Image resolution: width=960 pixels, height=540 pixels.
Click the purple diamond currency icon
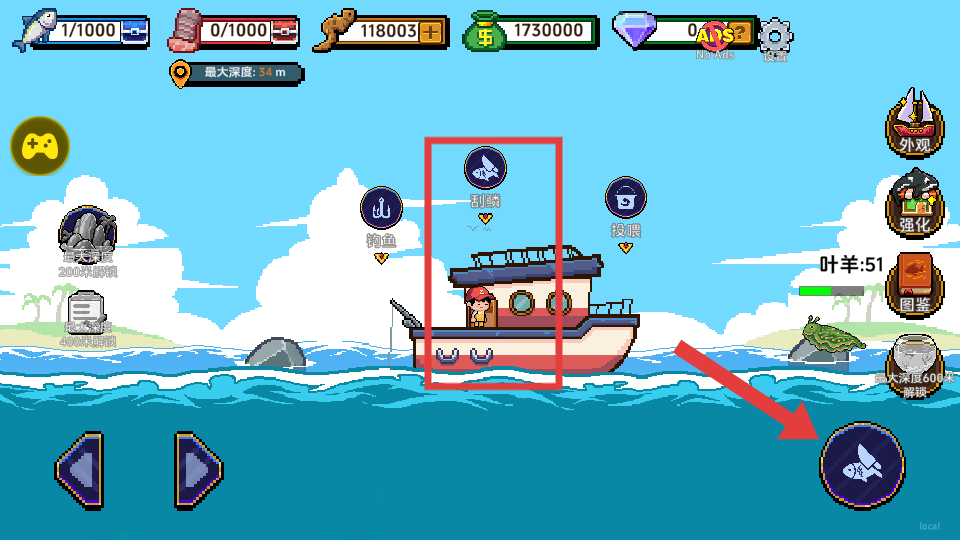click(x=633, y=32)
